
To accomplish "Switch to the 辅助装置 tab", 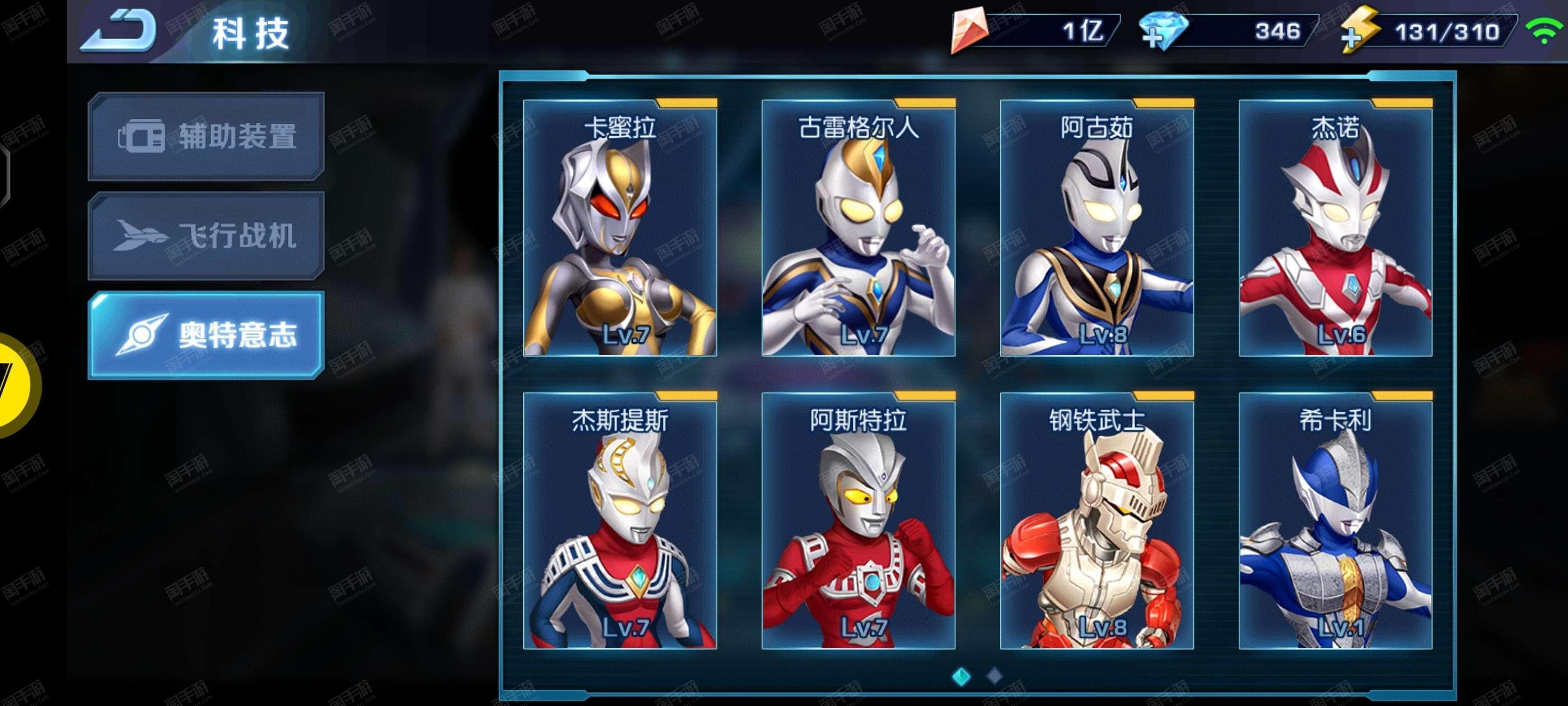I will (206, 136).
